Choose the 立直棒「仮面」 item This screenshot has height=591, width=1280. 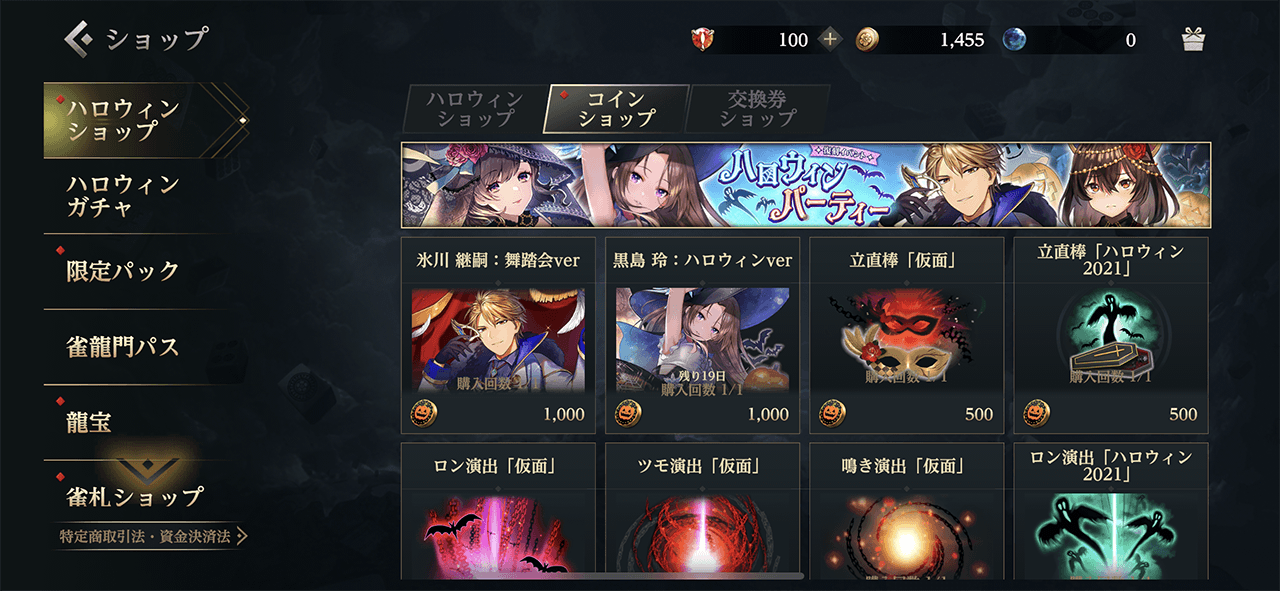pos(906,335)
